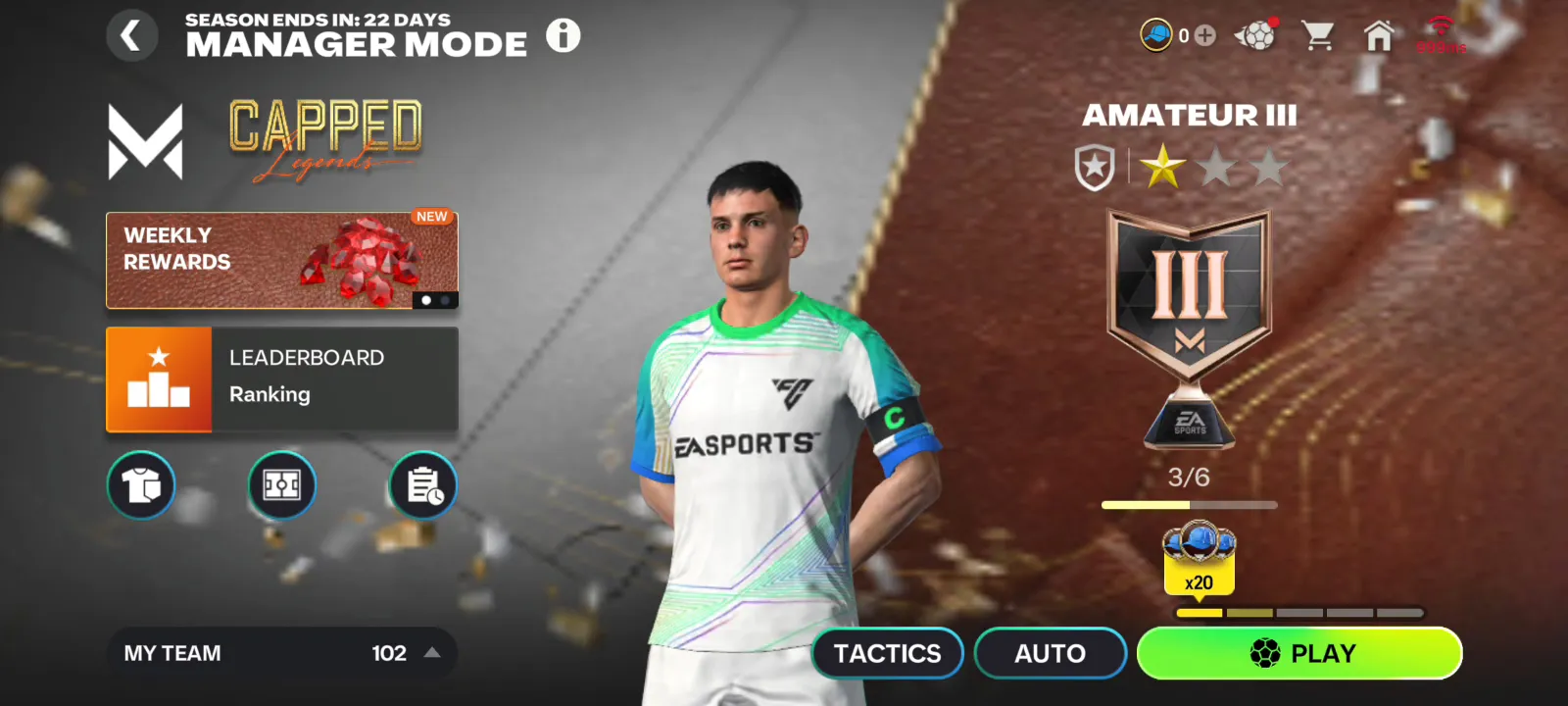Open the Leaderboard Ranking panel

coord(281,379)
